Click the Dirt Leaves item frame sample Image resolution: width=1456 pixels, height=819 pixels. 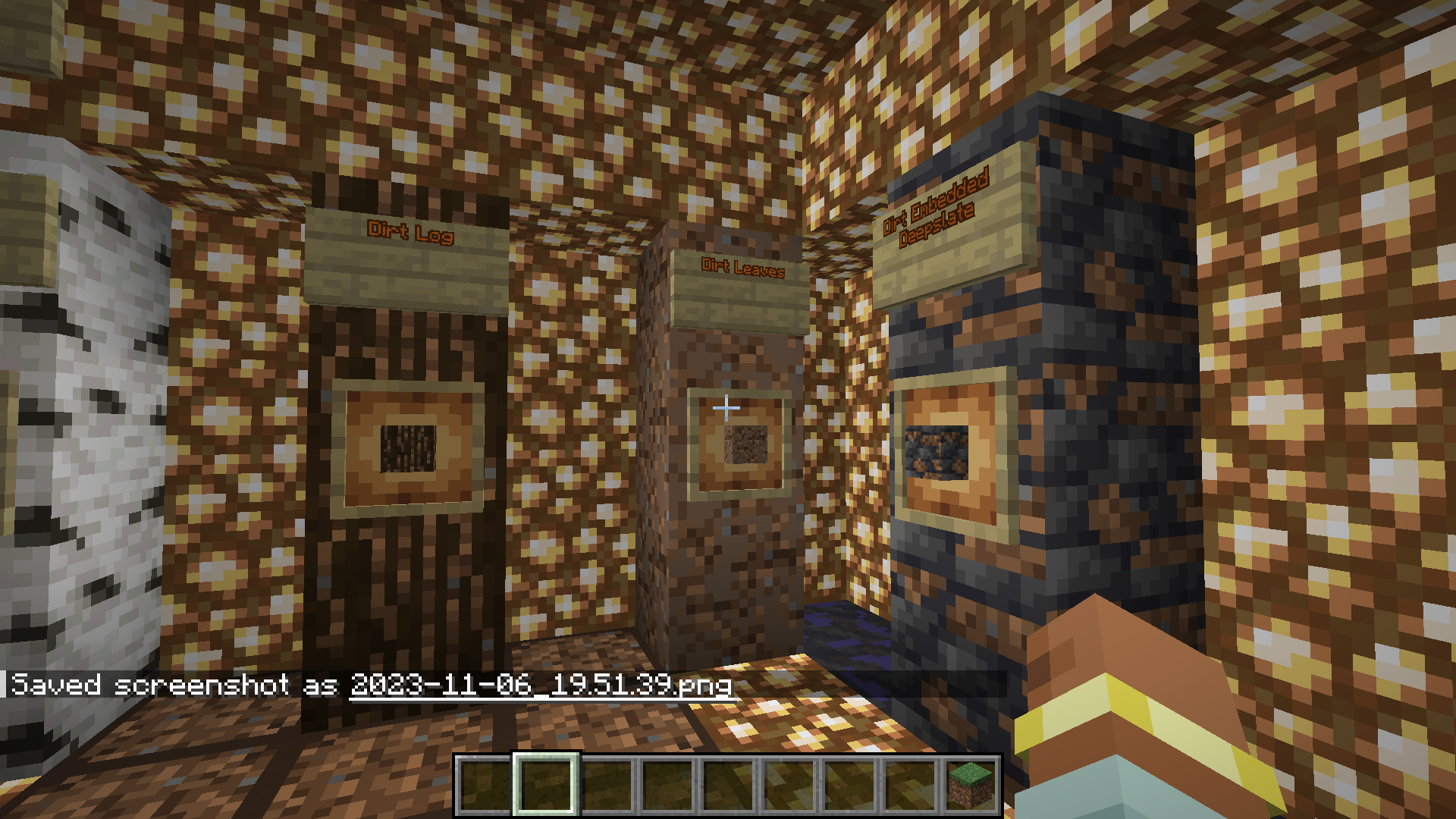coord(744,444)
